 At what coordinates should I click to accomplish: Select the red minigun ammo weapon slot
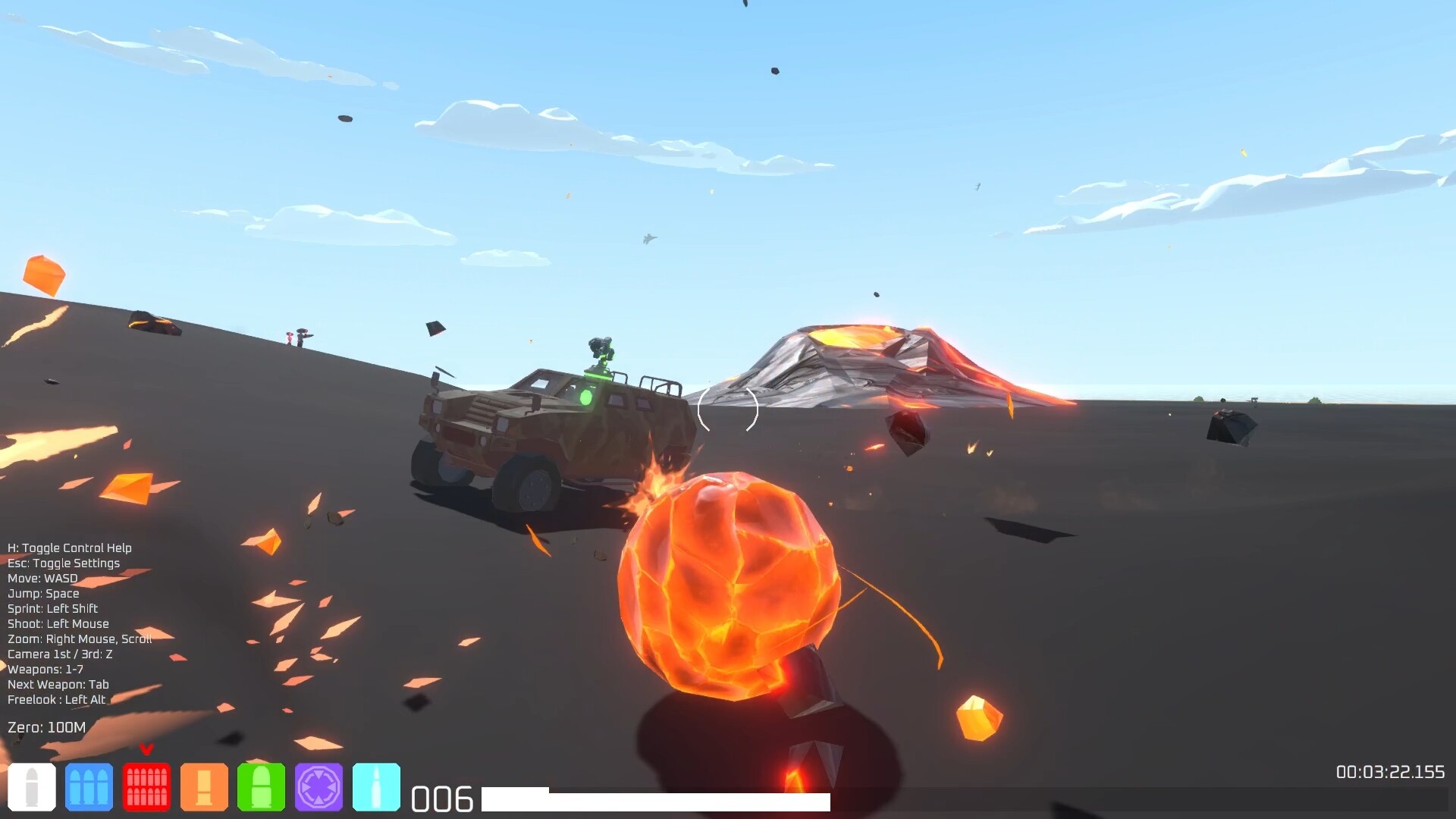[x=146, y=788]
